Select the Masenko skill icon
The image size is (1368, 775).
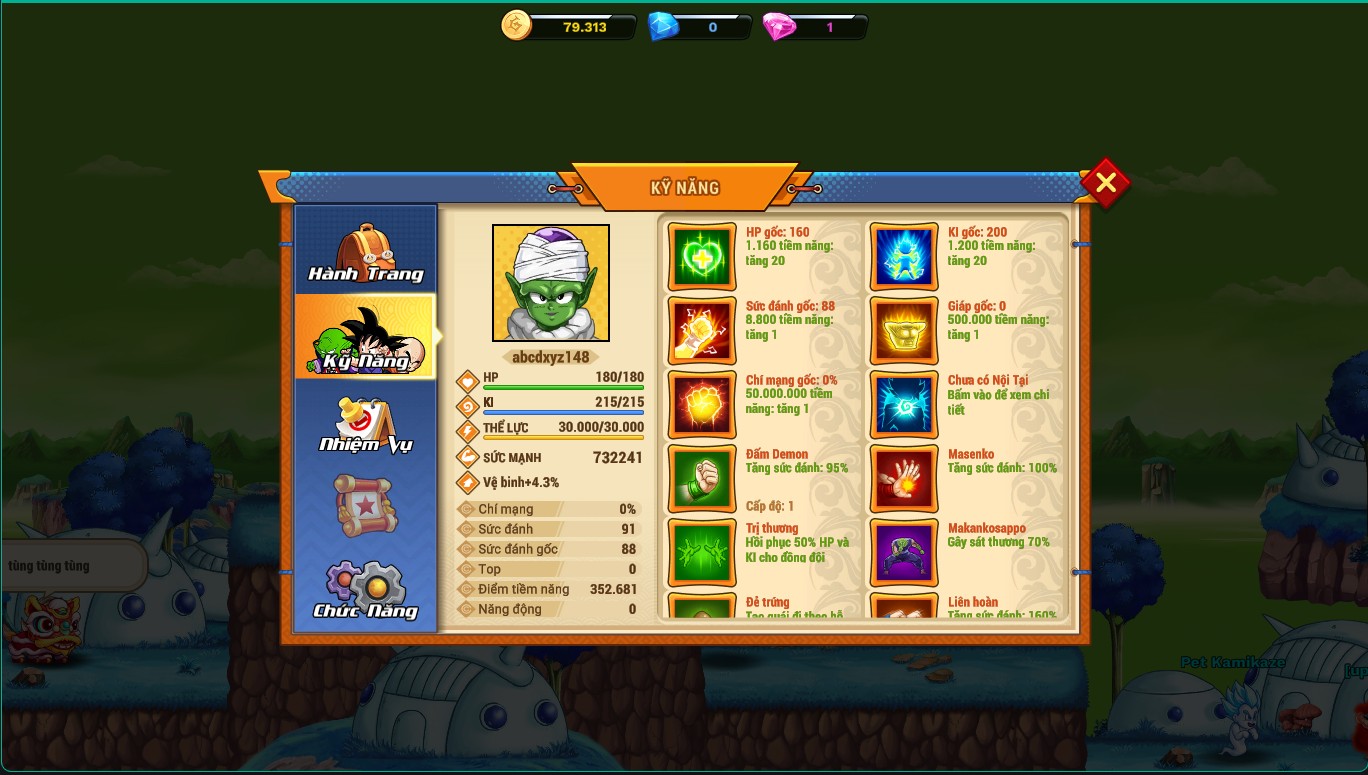pos(904,479)
